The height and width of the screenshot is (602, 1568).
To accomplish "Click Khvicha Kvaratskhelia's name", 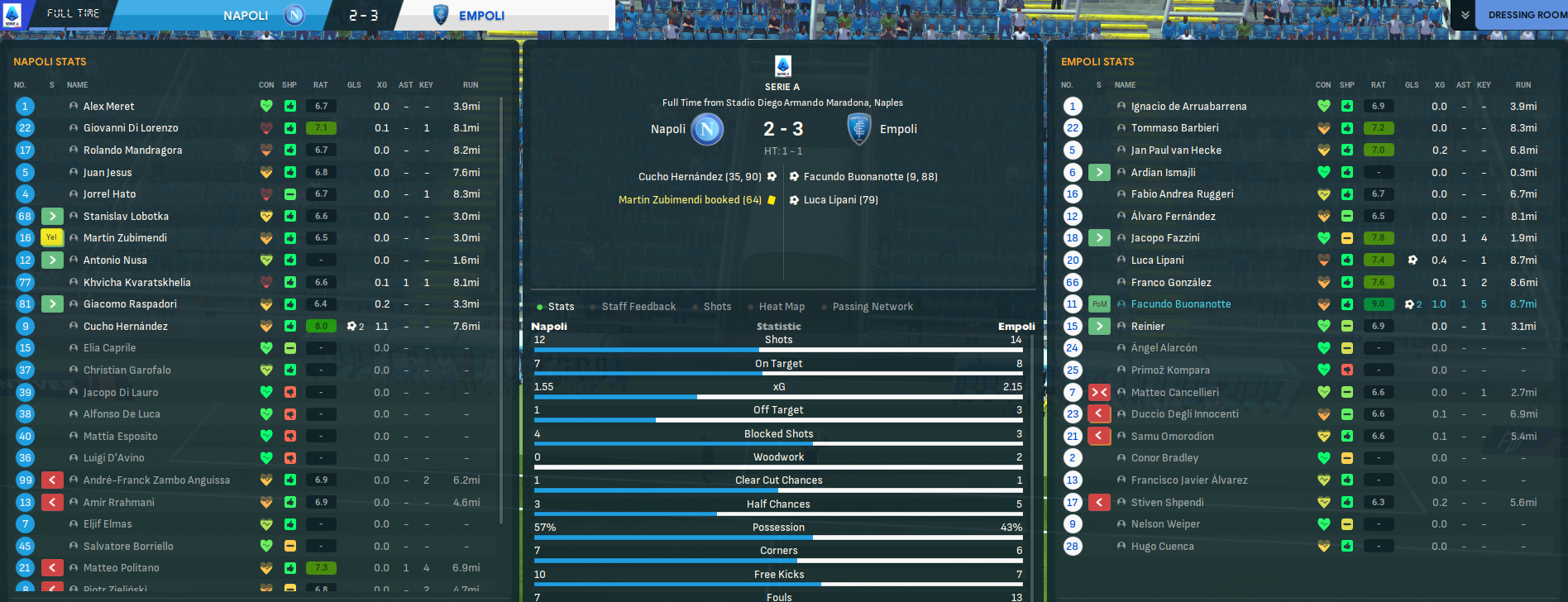I will coord(136,283).
